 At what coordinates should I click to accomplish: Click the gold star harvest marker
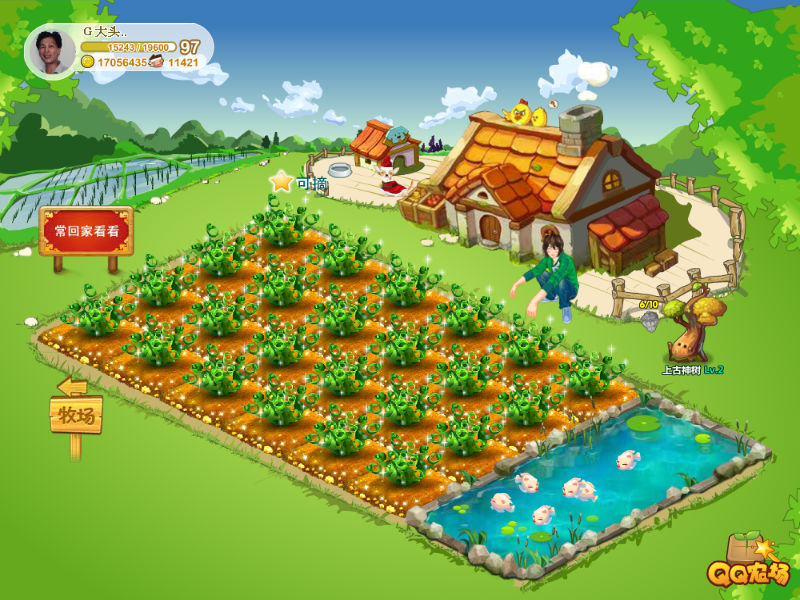tap(282, 182)
